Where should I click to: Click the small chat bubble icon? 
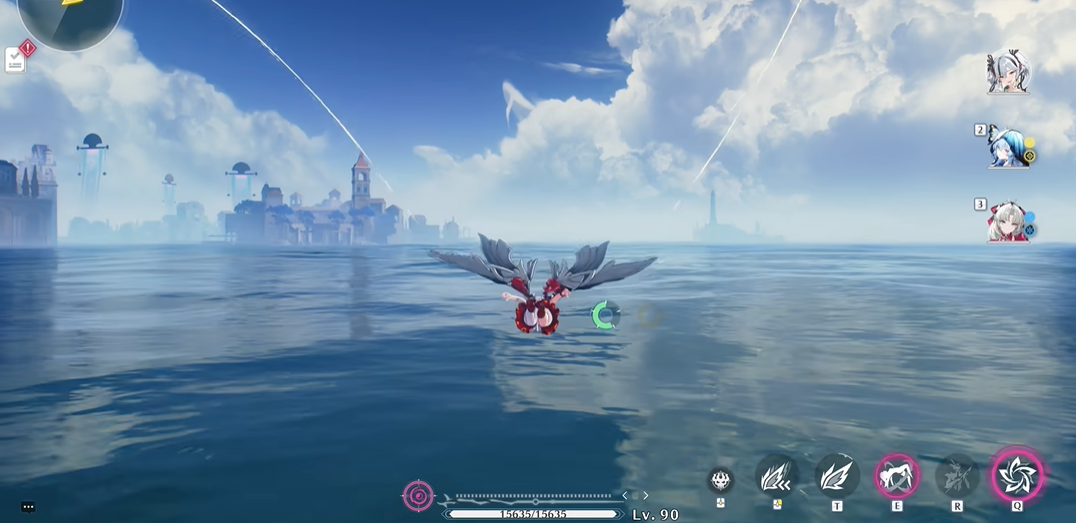click(28, 507)
